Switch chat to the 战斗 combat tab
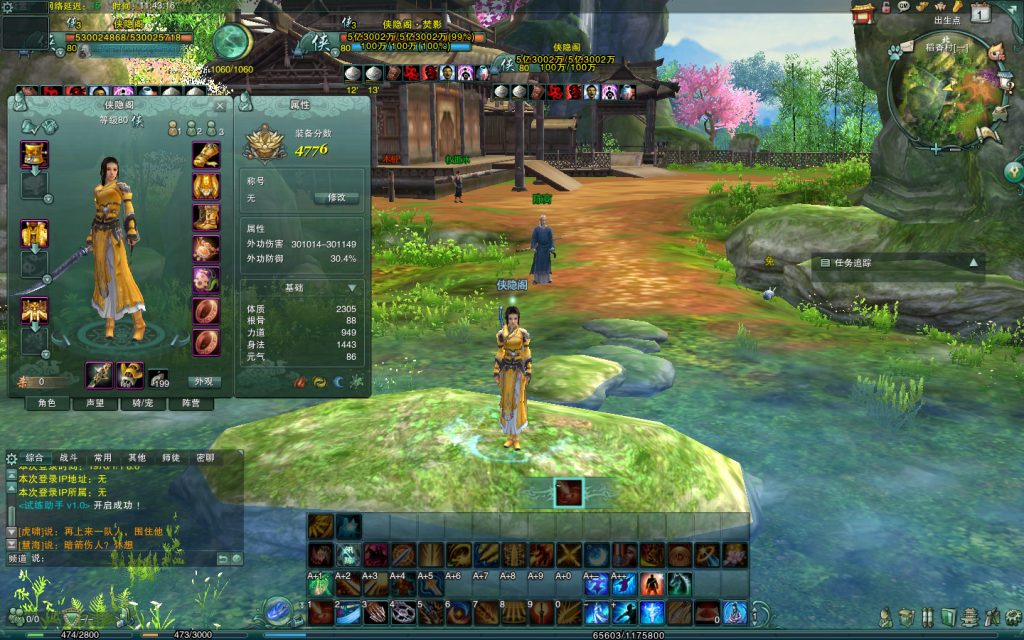 click(68, 457)
